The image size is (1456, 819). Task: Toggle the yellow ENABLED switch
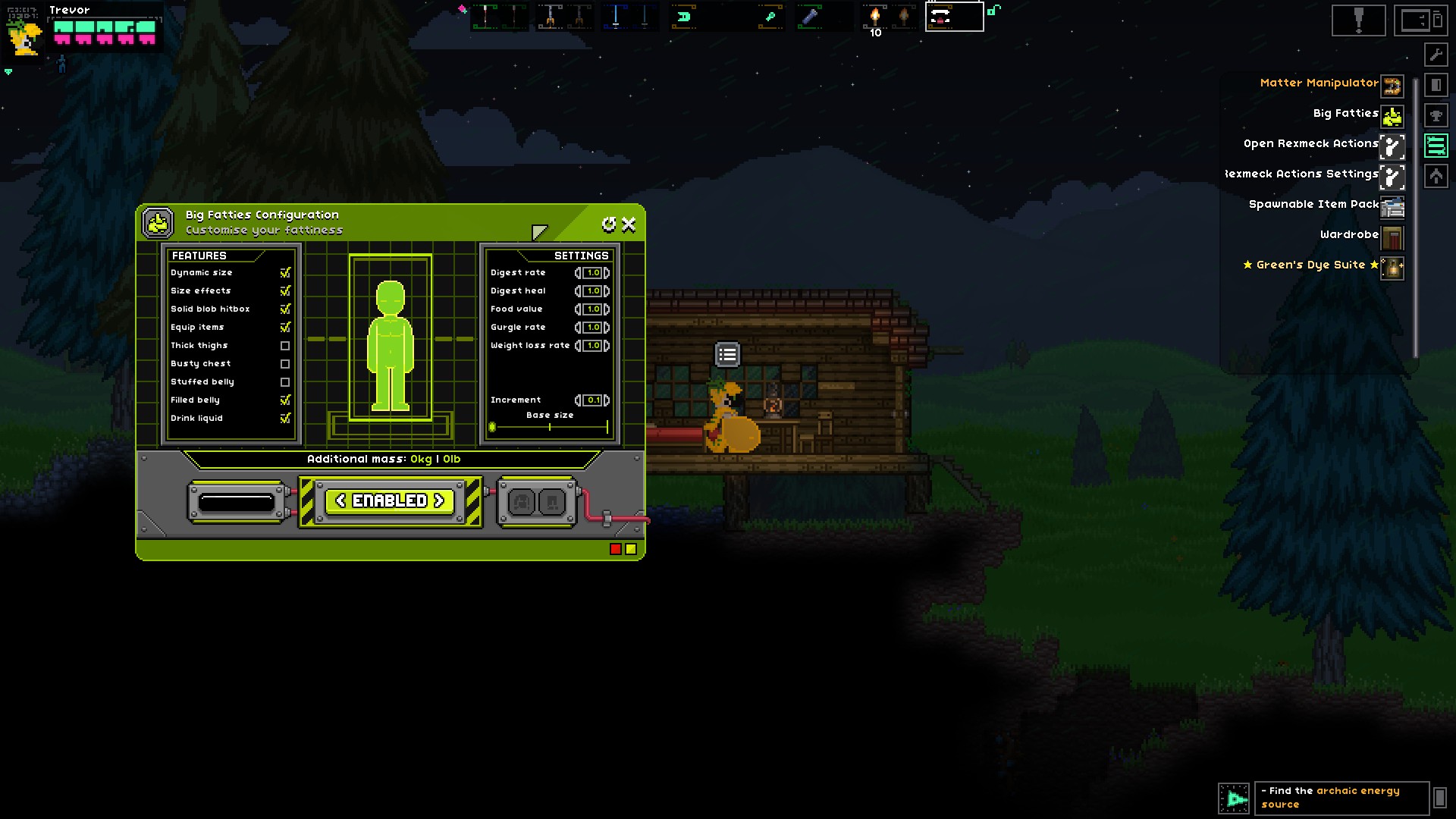tap(390, 501)
